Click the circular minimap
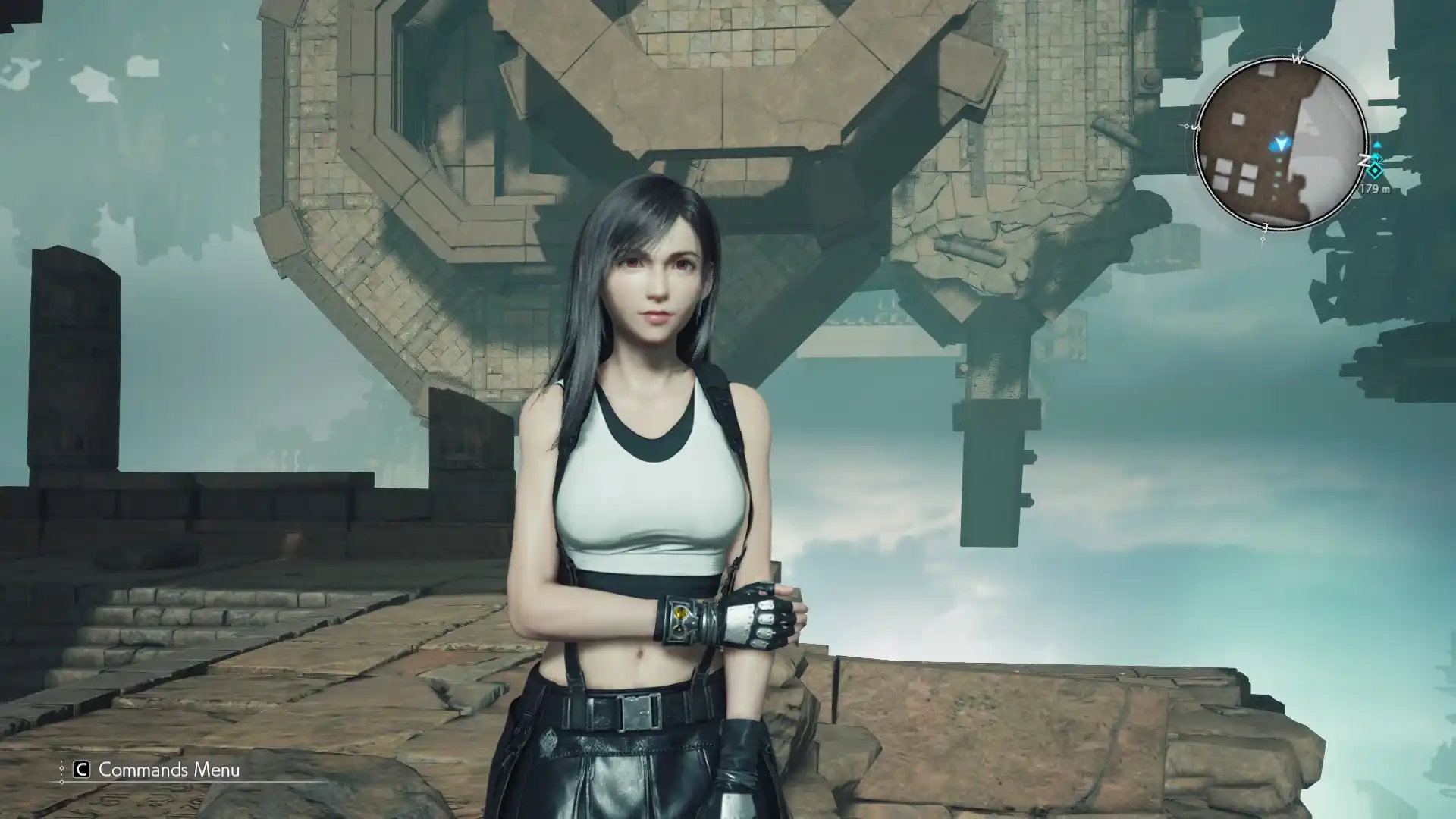 coord(1280,144)
